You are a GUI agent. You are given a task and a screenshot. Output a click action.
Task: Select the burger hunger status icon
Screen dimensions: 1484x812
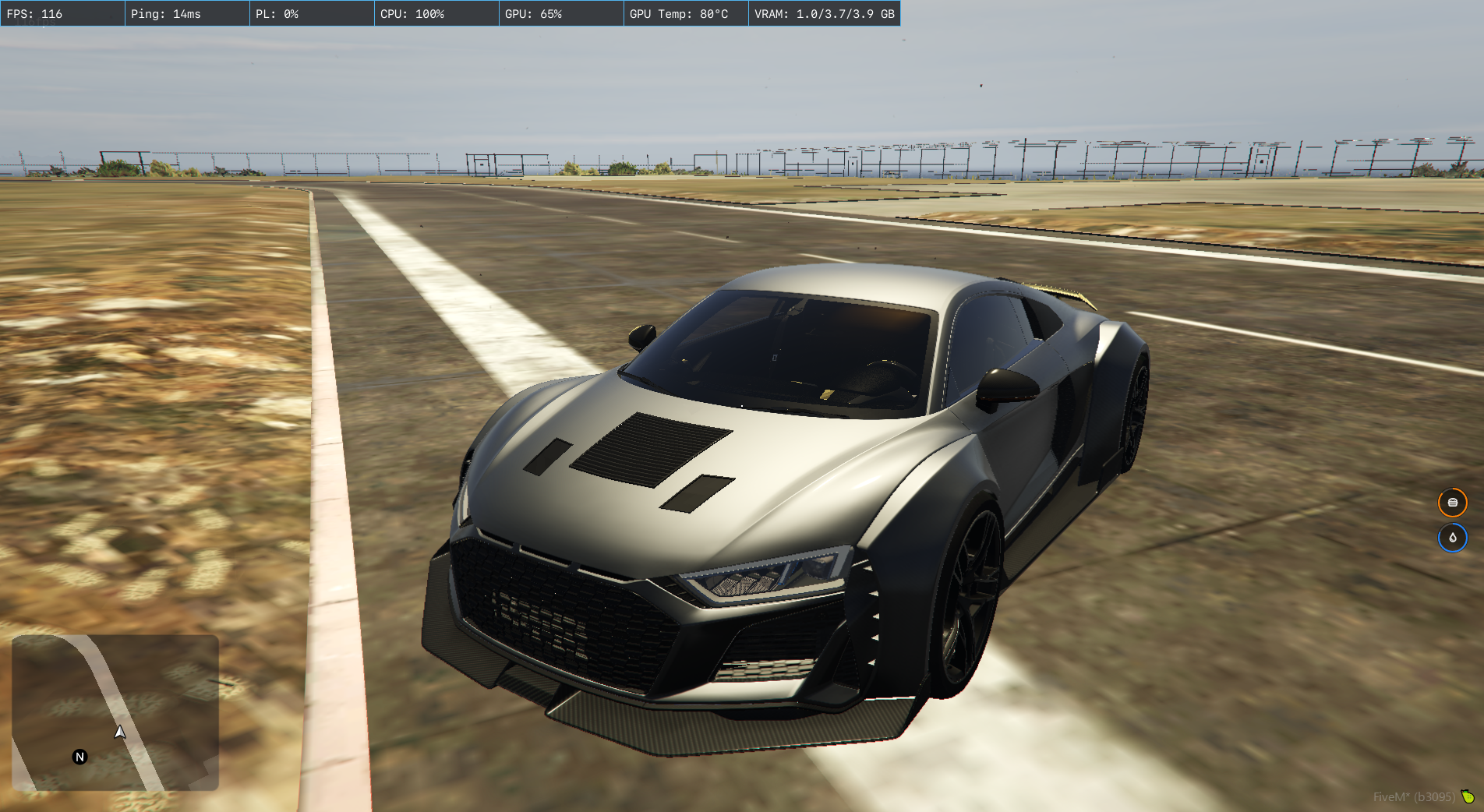[1452, 503]
